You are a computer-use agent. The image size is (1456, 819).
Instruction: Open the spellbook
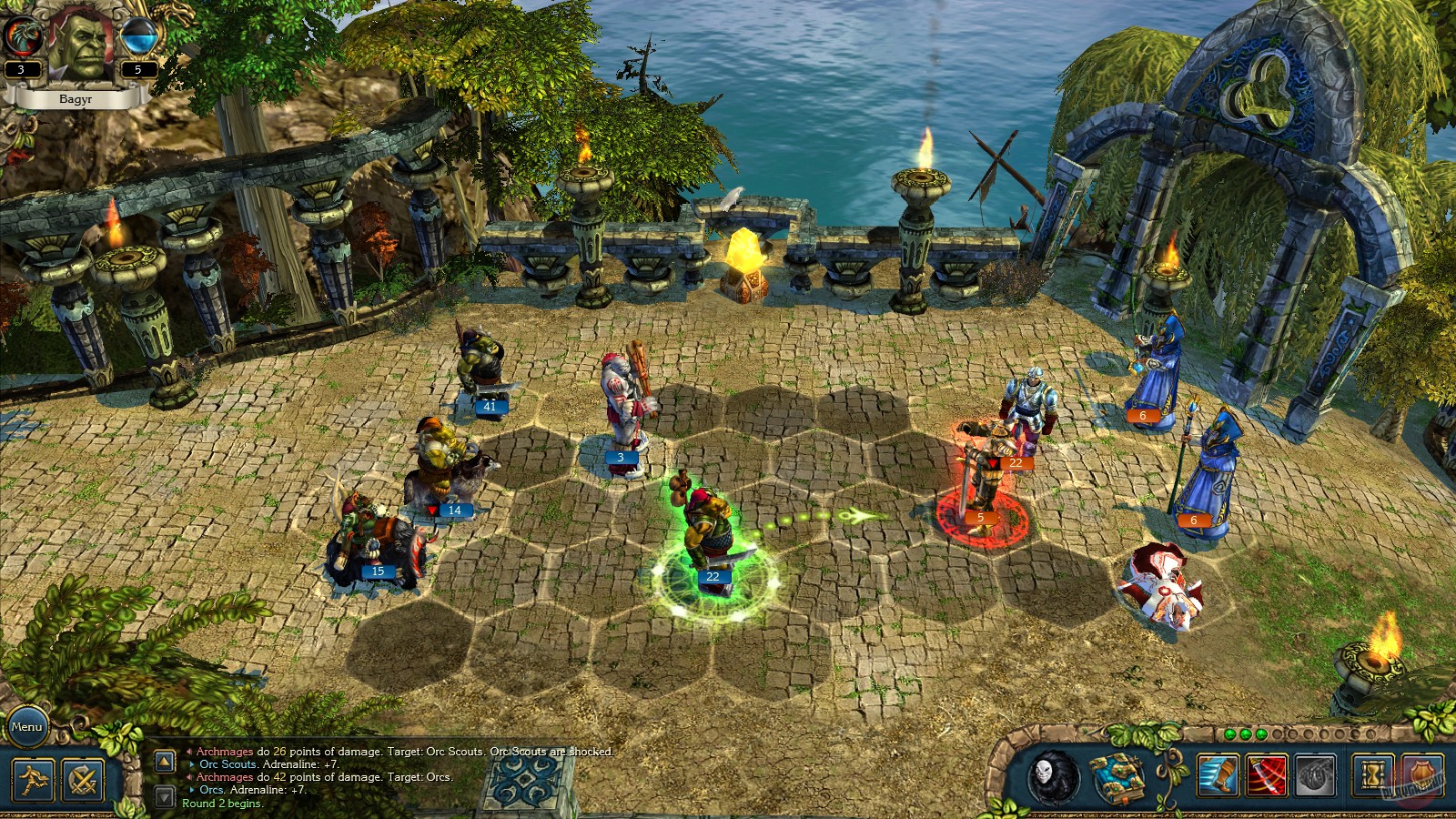1117,777
